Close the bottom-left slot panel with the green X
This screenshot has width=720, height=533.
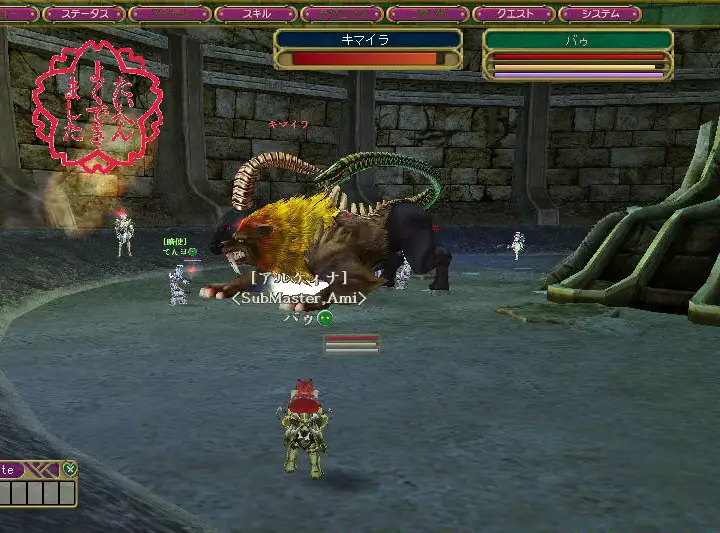pos(69,468)
